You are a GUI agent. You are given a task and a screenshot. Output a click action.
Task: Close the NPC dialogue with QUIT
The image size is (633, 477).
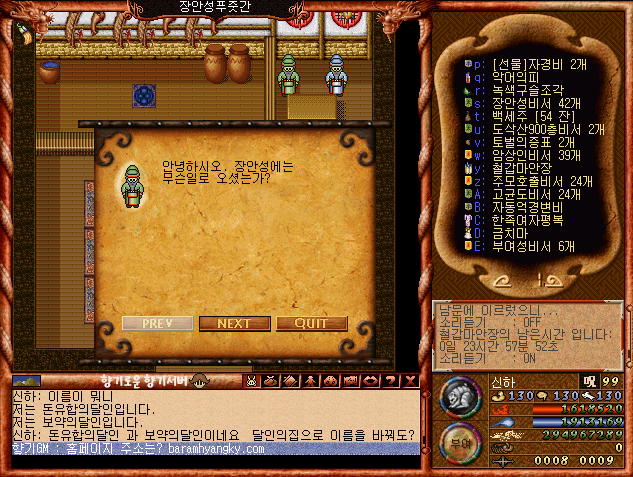tap(311, 323)
